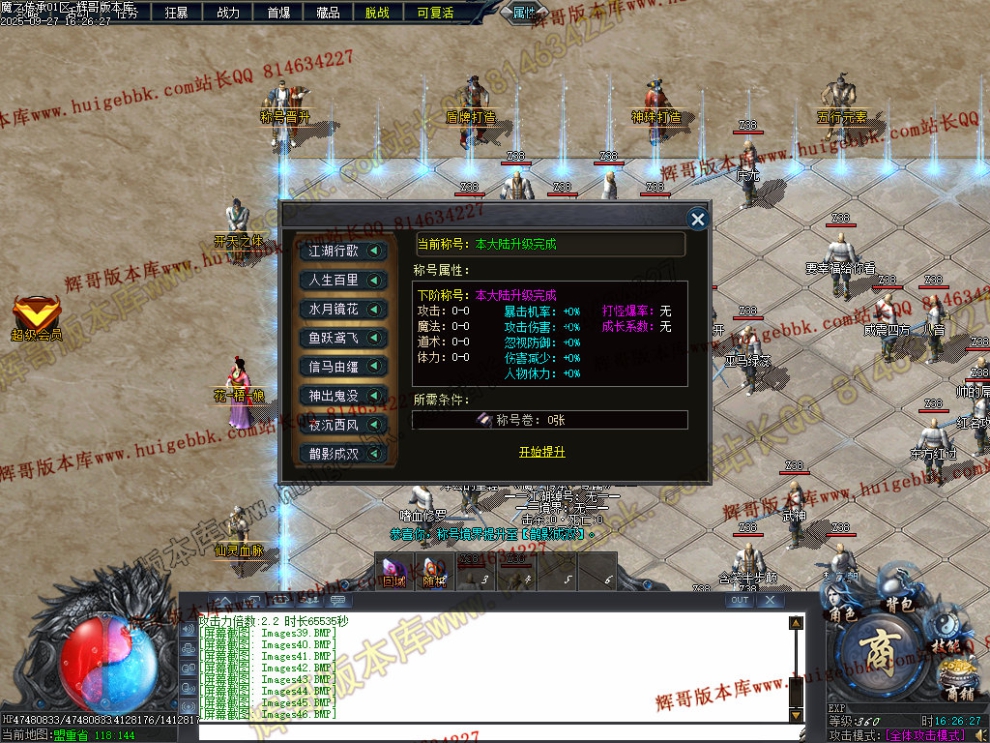
Task: Open the 狂暴 top menu button
Action: [x=176, y=12]
